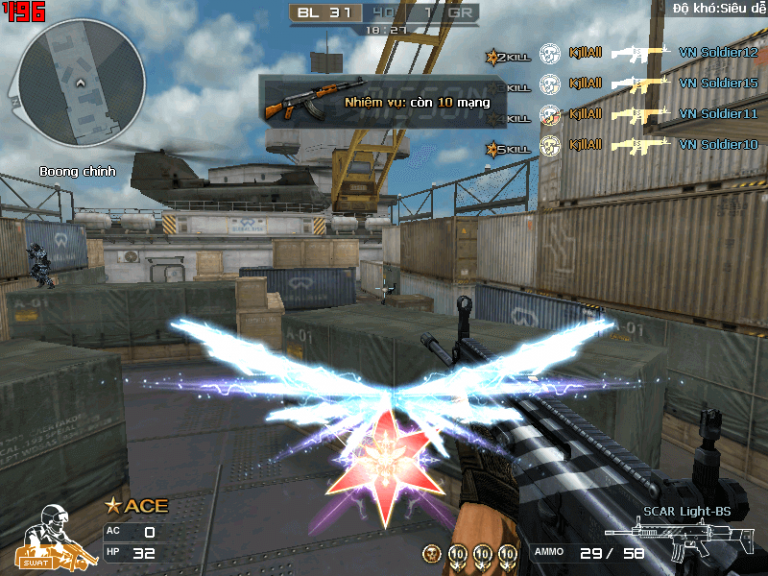The height and width of the screenshot is (576, 768).
Task: Click the circular minimap
Action: [x=82, y=82]
